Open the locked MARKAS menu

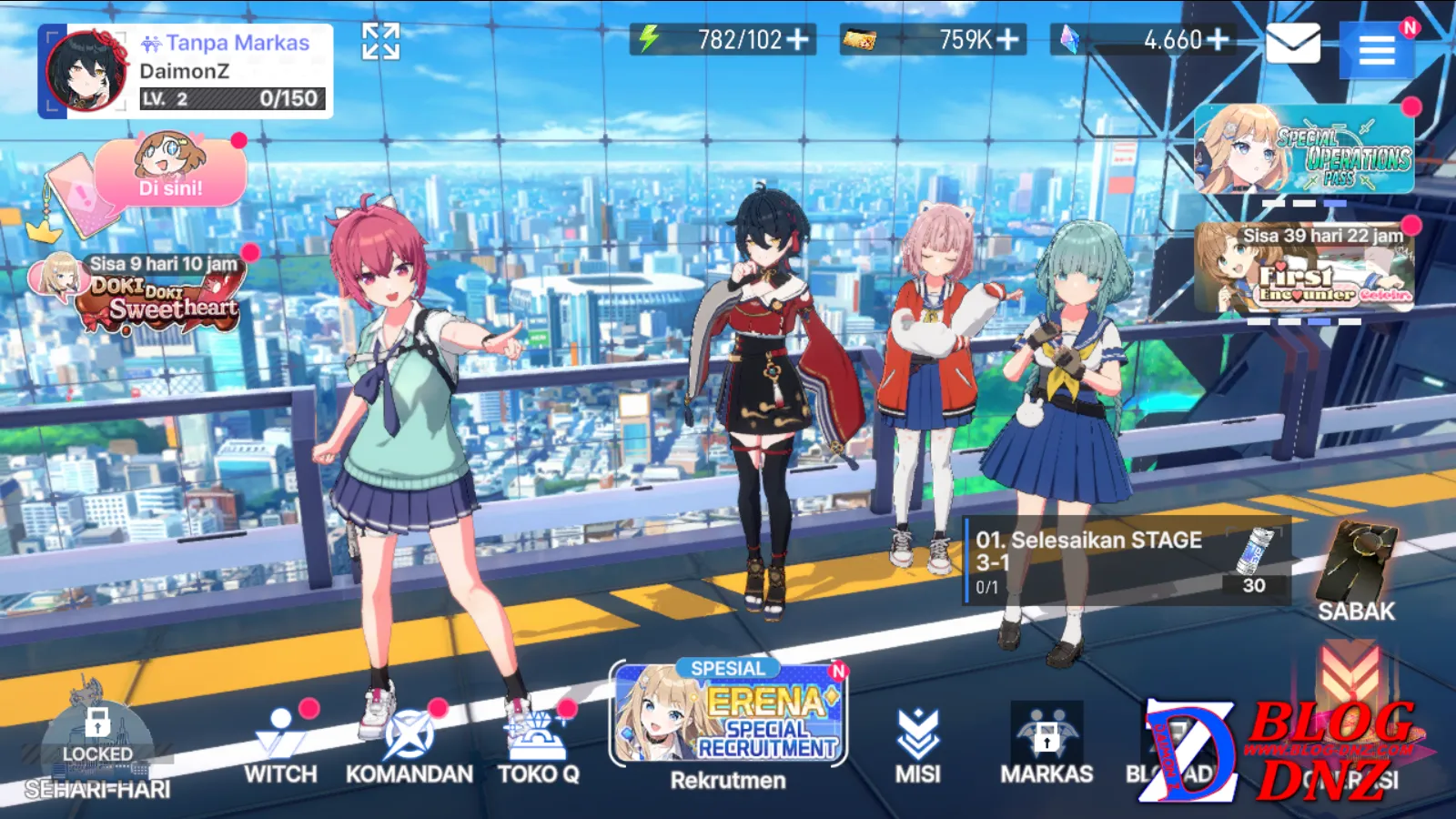[x=1046, y=744]
